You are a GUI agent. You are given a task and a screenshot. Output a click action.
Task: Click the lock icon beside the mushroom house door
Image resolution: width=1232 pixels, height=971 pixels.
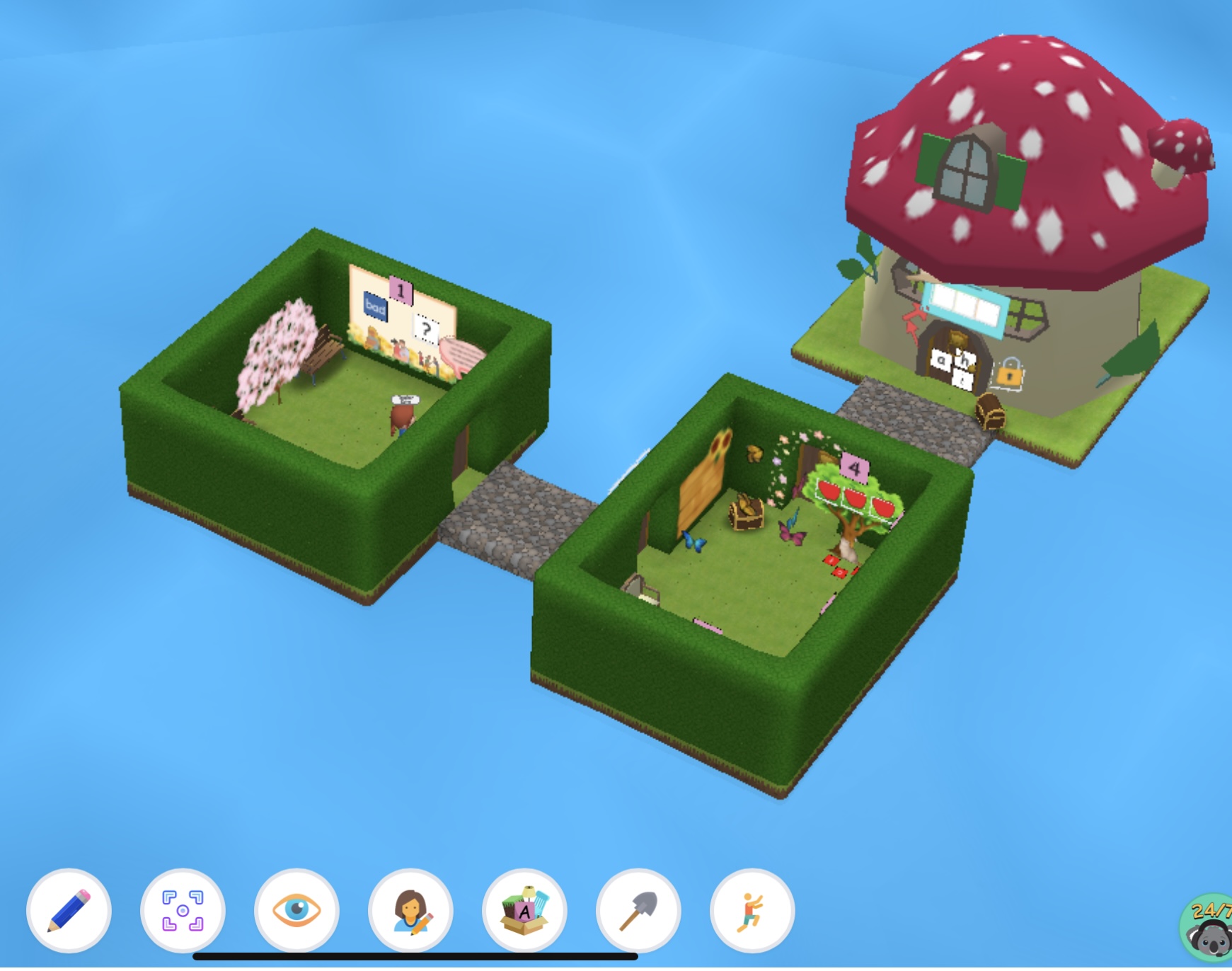(1008, 374)
